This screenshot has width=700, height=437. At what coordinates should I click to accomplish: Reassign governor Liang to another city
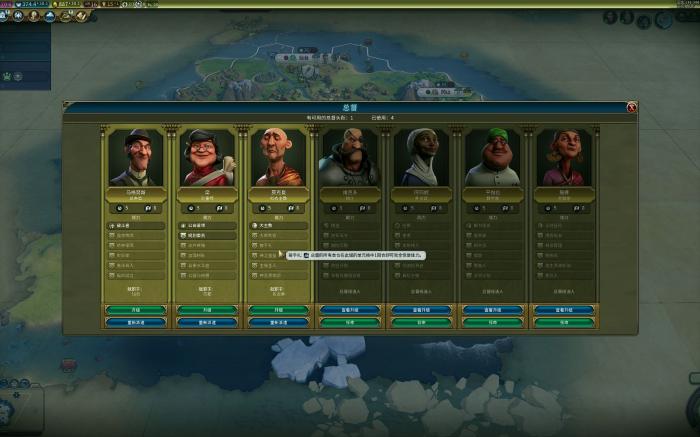[x=207, y=322]
